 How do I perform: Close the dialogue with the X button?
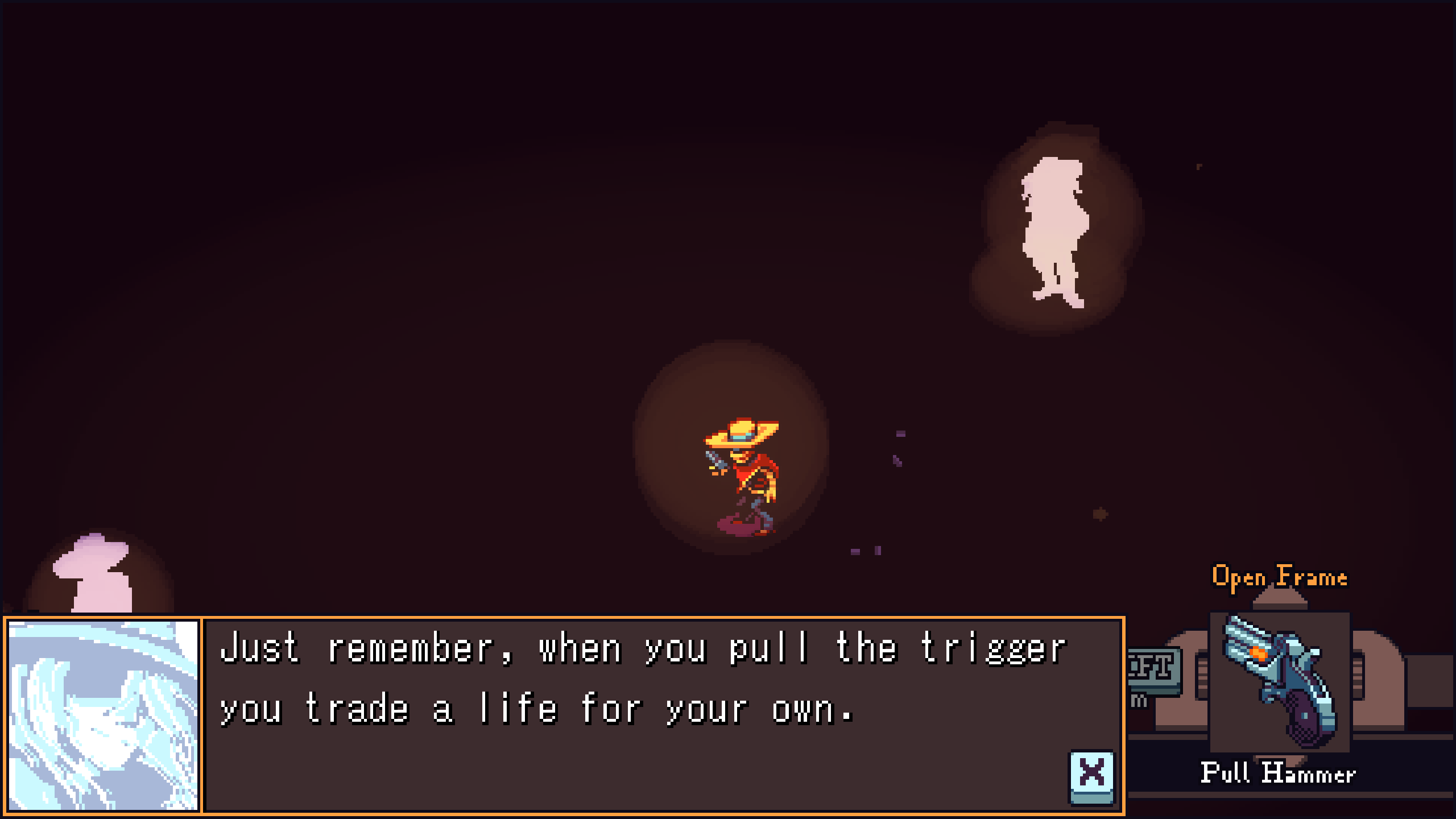[x=1091, y=776]
